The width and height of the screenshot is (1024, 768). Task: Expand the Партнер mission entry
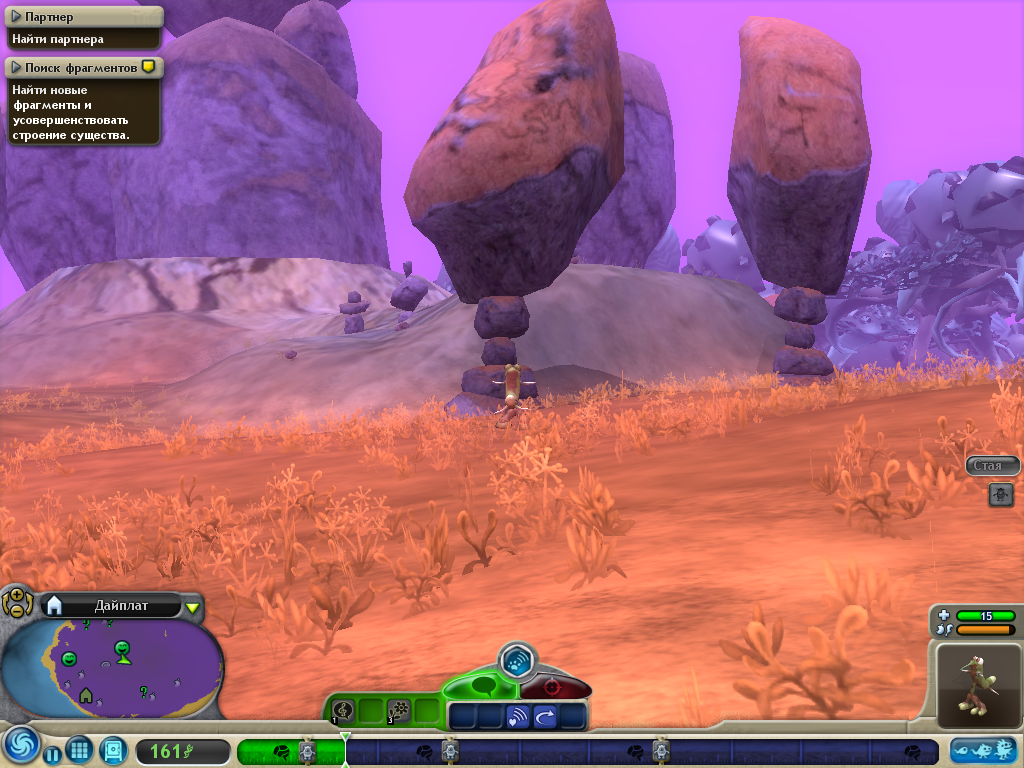pyautogui.click(x=16, y=17)
